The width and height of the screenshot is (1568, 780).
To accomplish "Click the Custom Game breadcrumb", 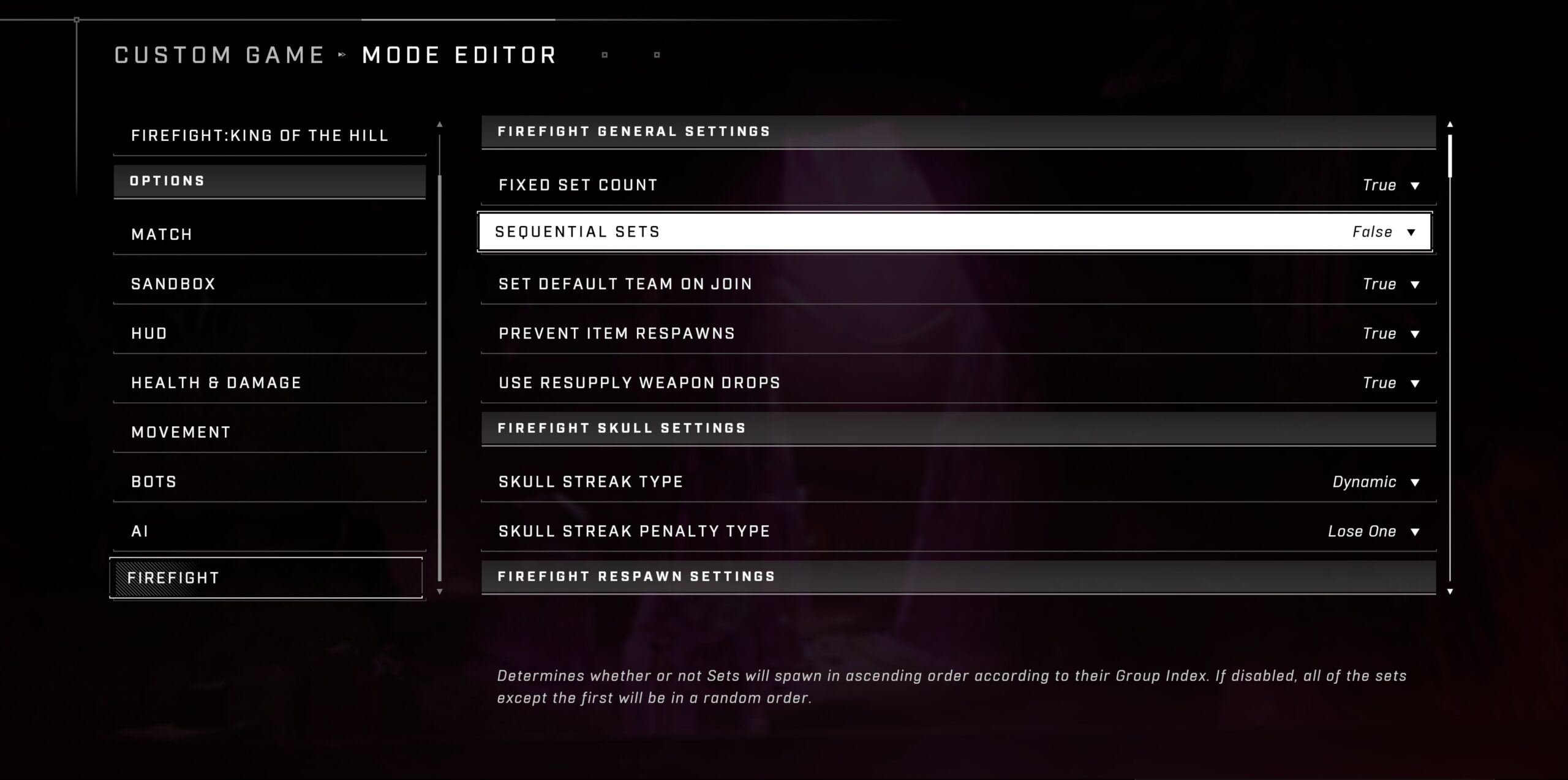I will coord(219,55).
